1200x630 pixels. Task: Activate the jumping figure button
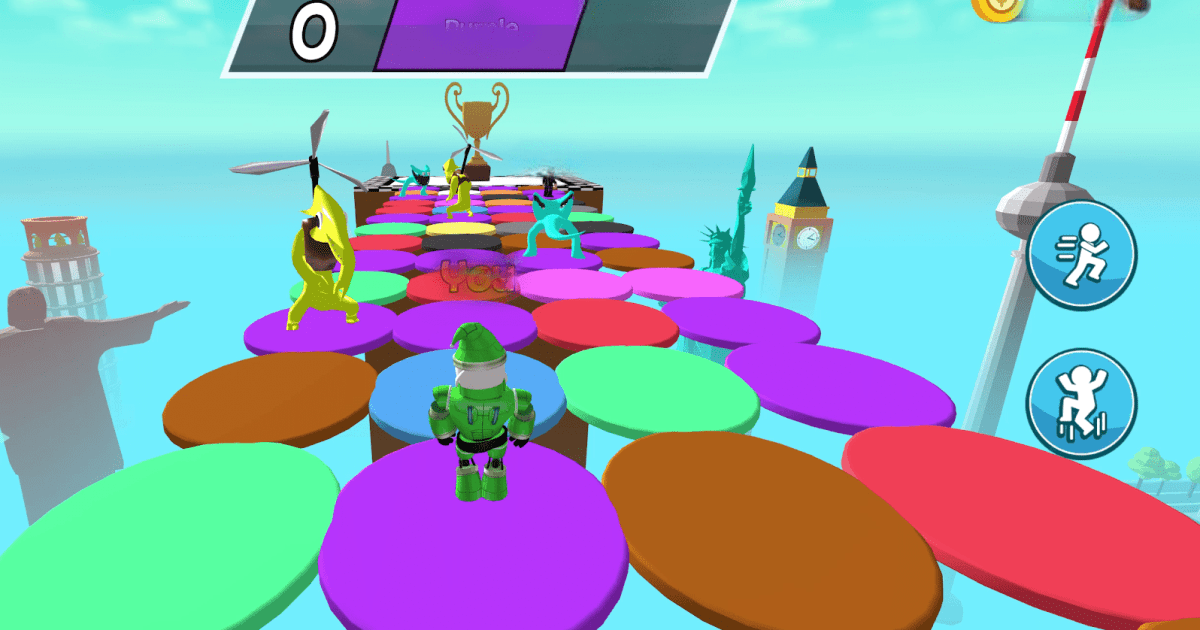[x=1081, y=403]
